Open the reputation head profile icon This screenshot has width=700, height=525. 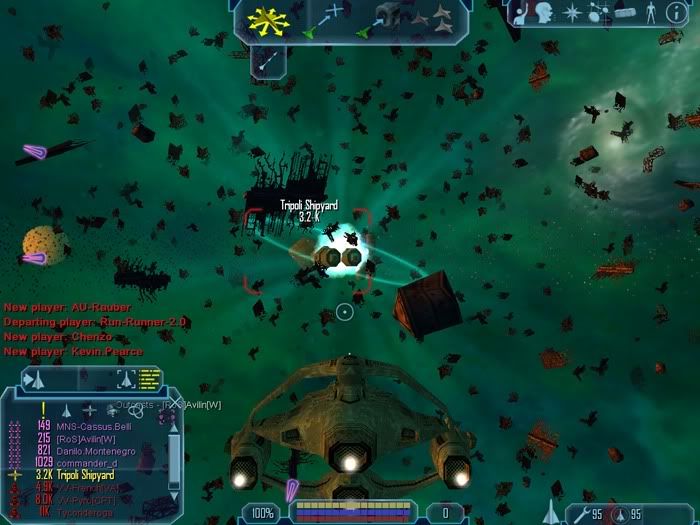(546, 12)
